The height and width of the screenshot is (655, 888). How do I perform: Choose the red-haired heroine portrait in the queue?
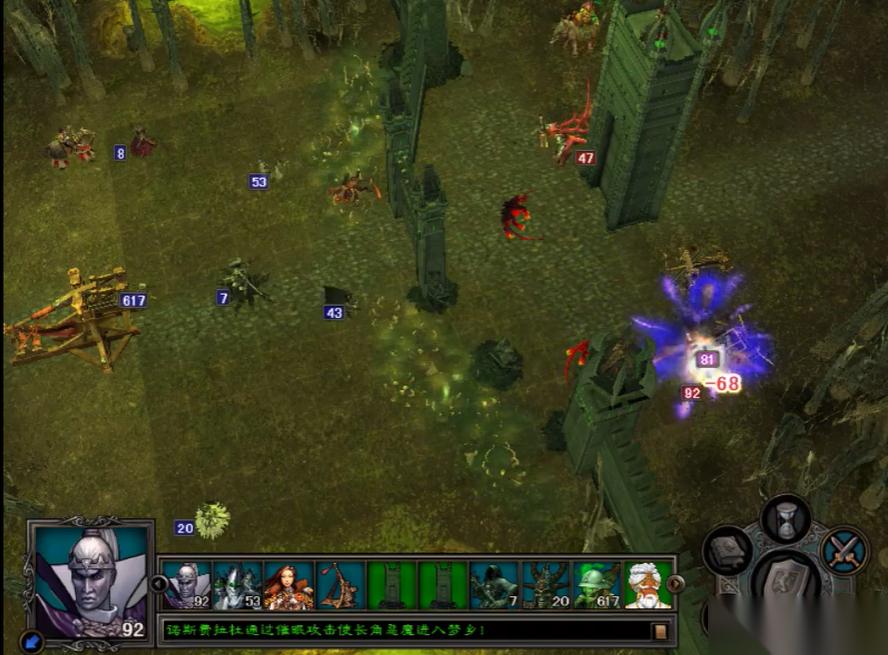pos(289,585)
